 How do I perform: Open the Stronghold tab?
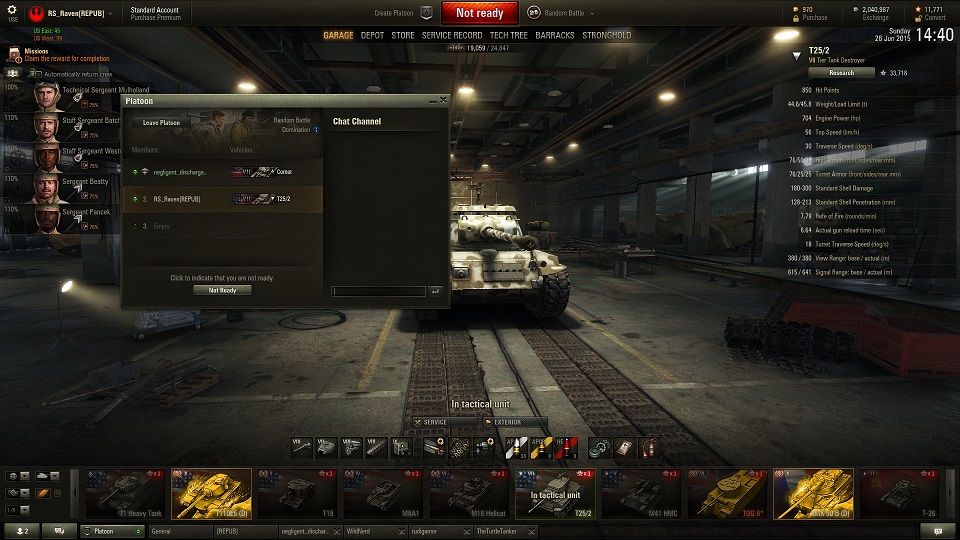coord(607,35)
